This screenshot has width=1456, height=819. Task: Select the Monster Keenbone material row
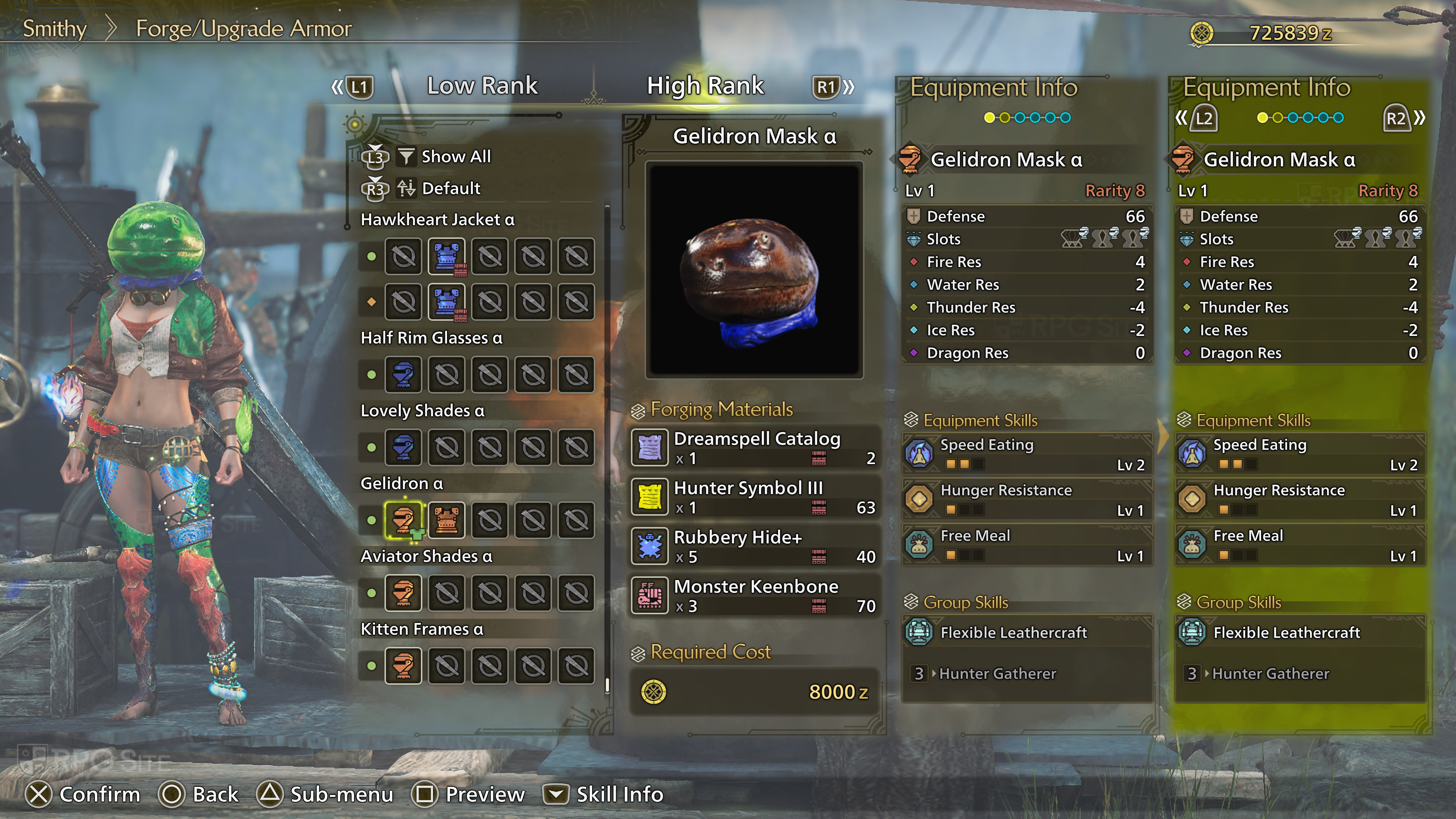pos(755,595)
